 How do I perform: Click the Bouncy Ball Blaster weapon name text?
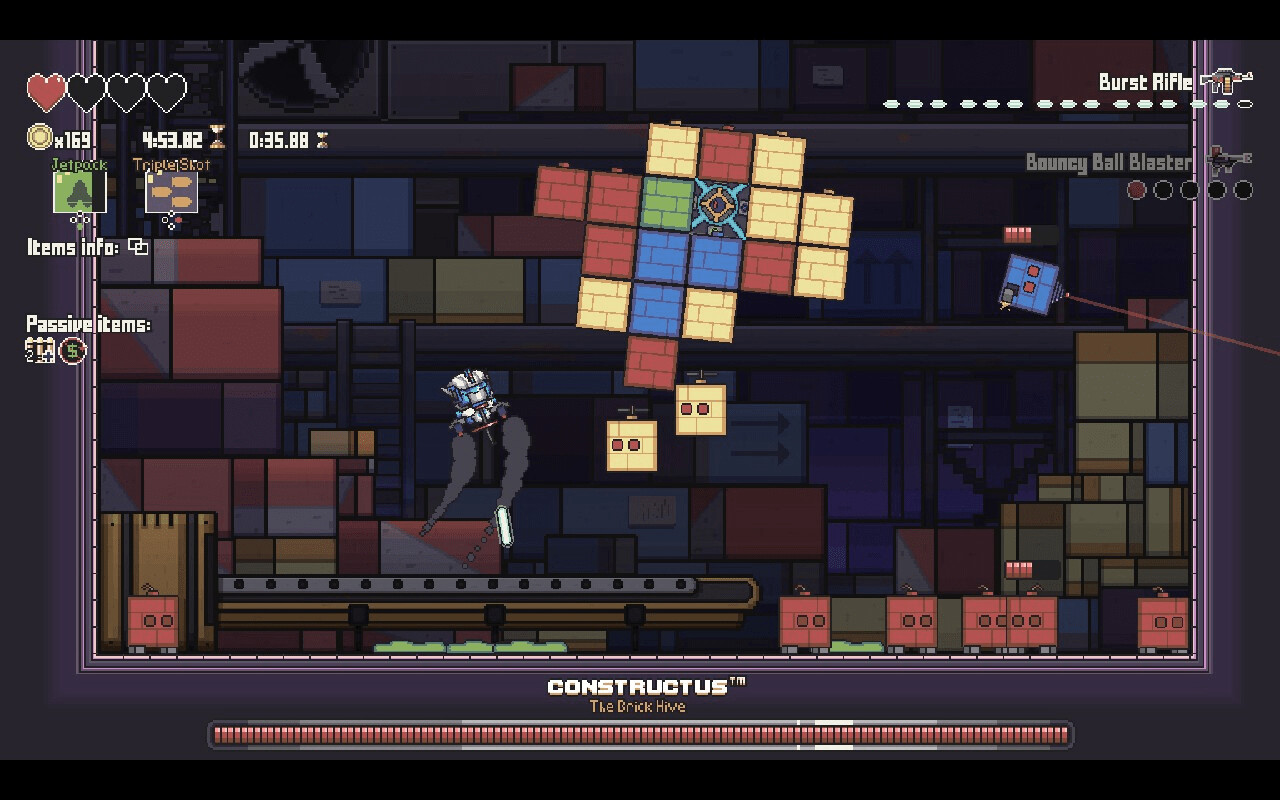(1110, 162)
